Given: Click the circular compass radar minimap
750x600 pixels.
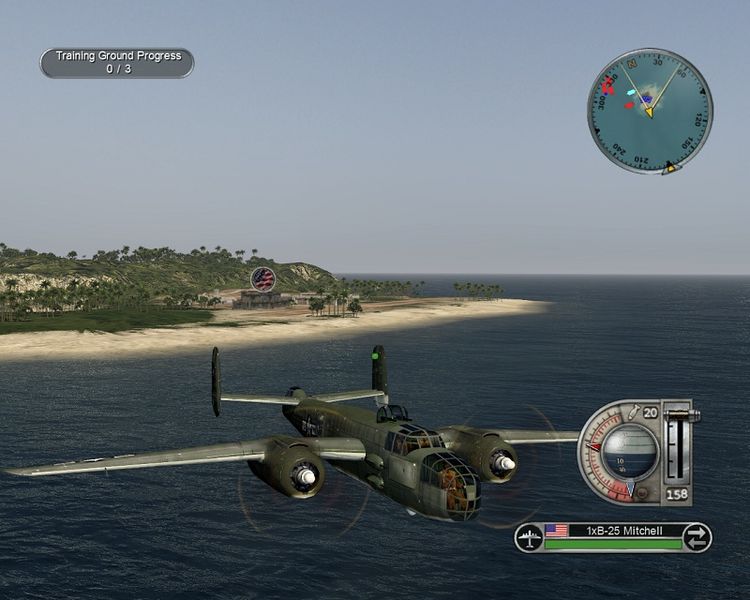Looking at the screenshot, I should [649, 110].
